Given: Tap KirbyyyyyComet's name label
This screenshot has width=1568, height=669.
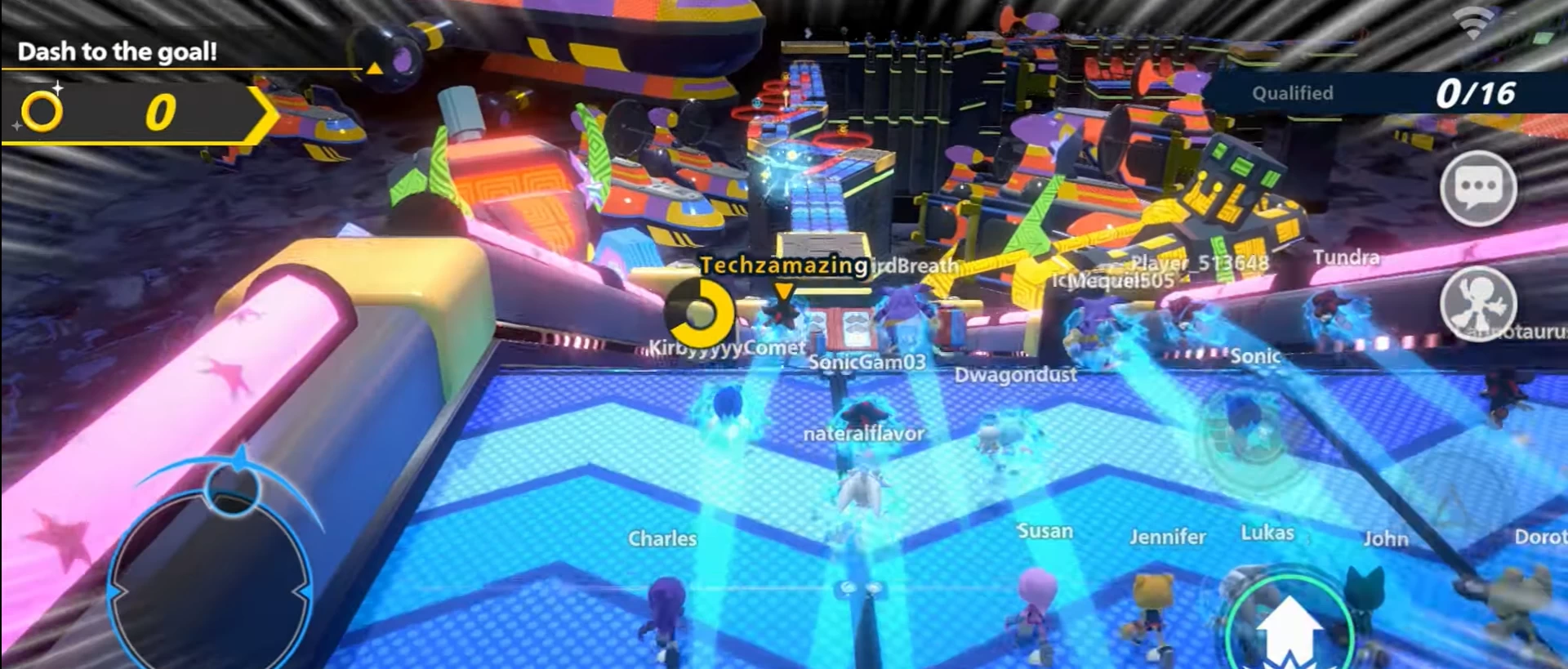Looking at the screenshot, I should (722, 347).
